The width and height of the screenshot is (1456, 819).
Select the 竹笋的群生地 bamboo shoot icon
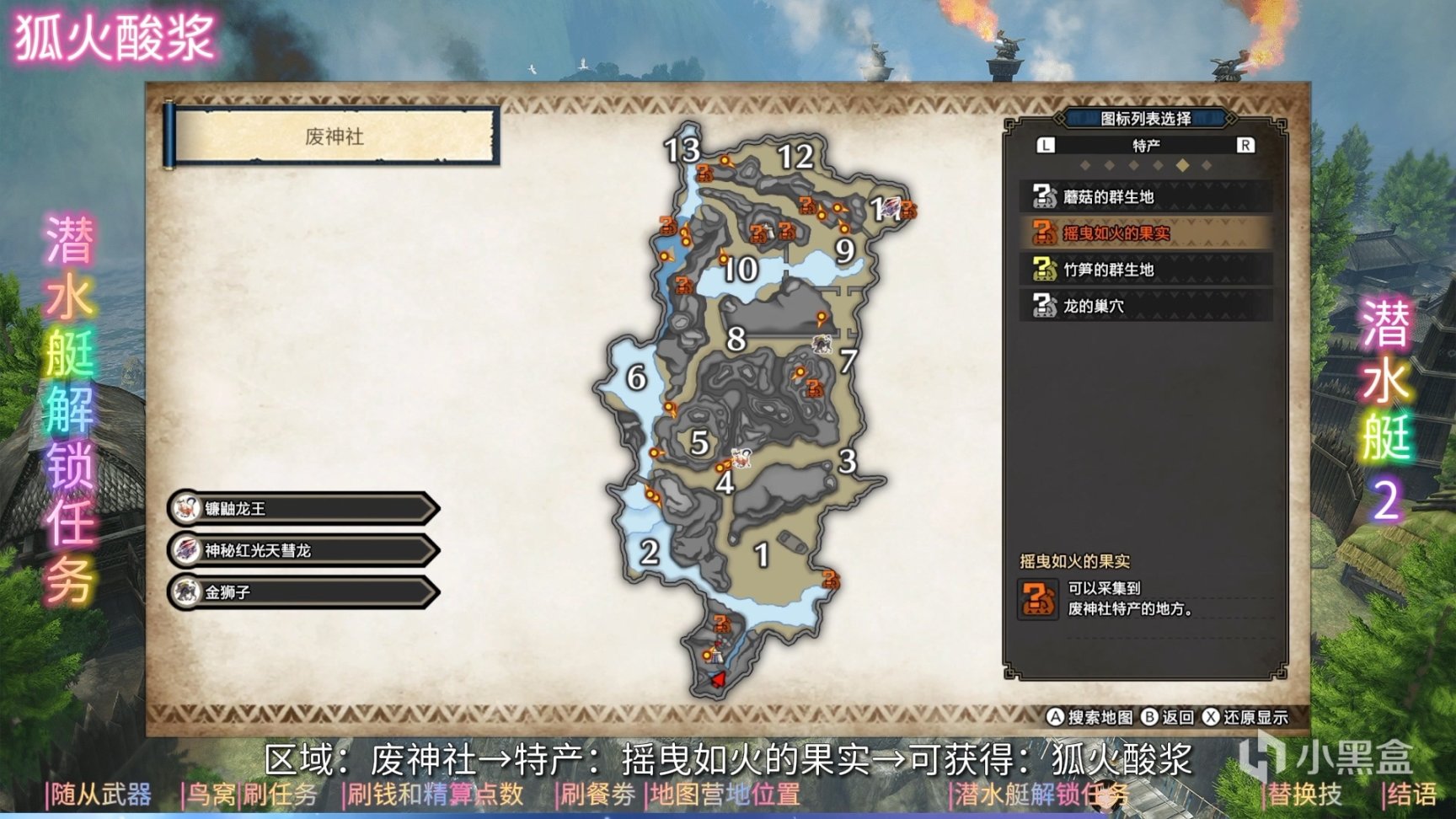point(1045,270)
